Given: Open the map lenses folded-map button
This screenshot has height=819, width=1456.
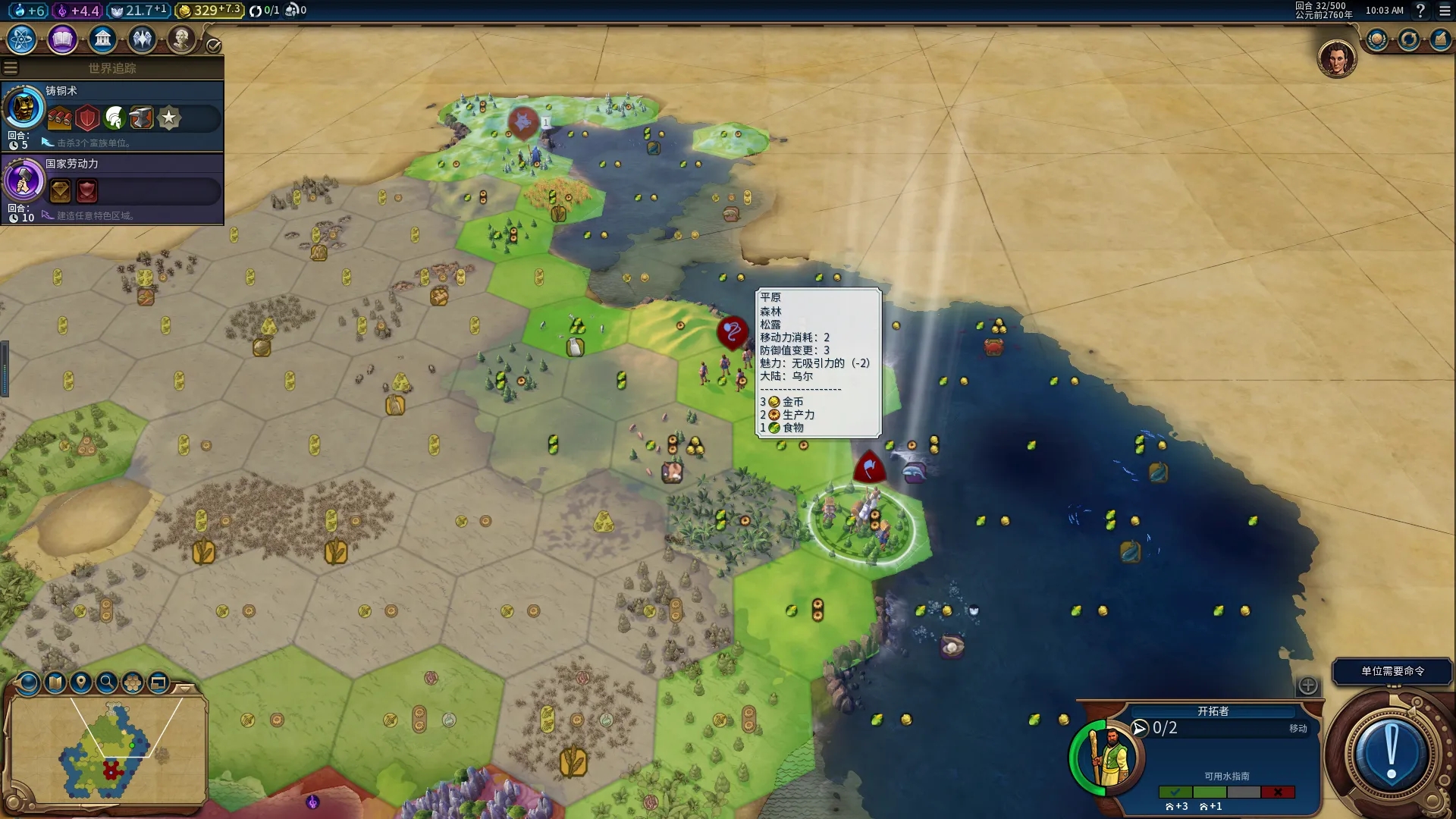Looking at the screenshot, I should click(x=55, y=682).
